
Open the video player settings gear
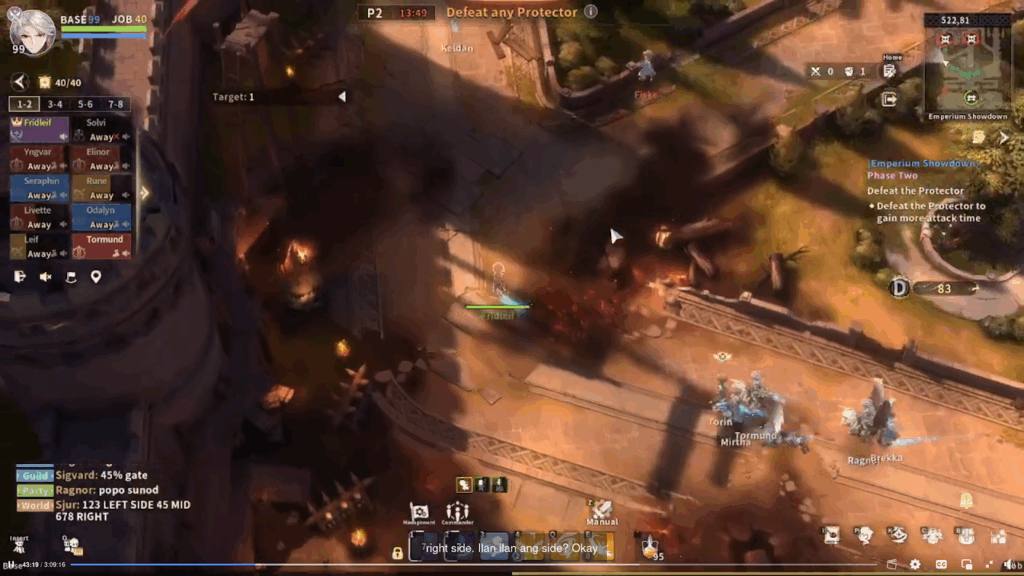(915, 565)
